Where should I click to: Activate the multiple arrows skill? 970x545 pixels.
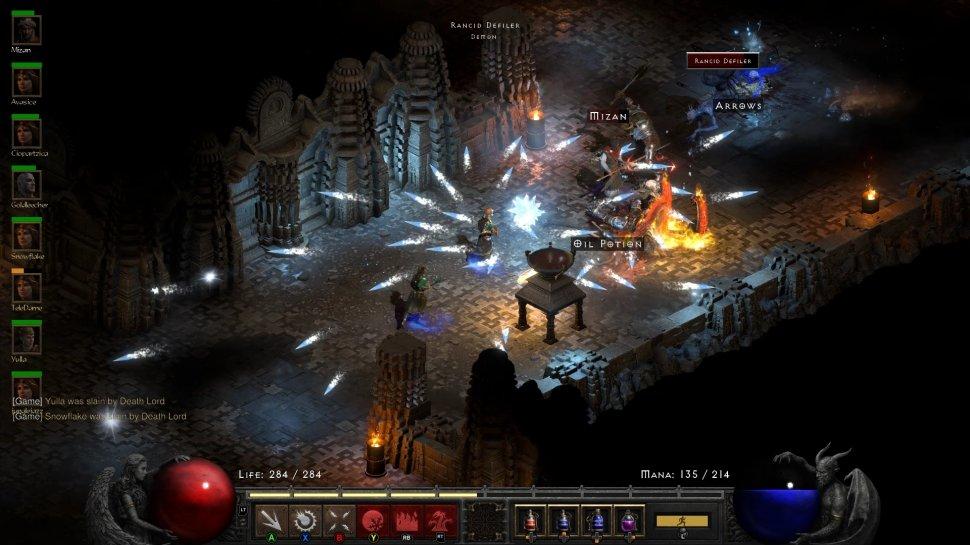(271, 521)
